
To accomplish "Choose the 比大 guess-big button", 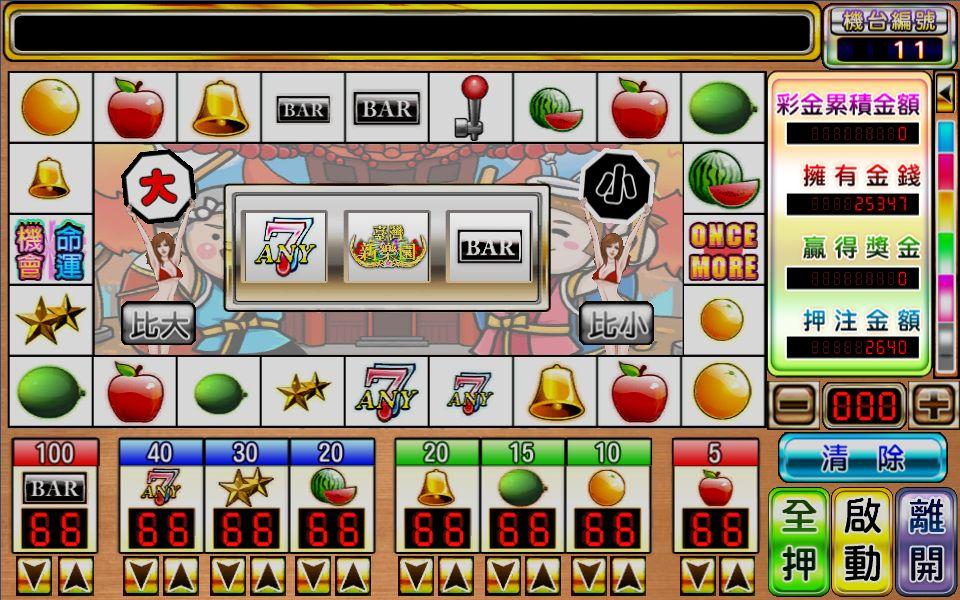I will [158, 323].
